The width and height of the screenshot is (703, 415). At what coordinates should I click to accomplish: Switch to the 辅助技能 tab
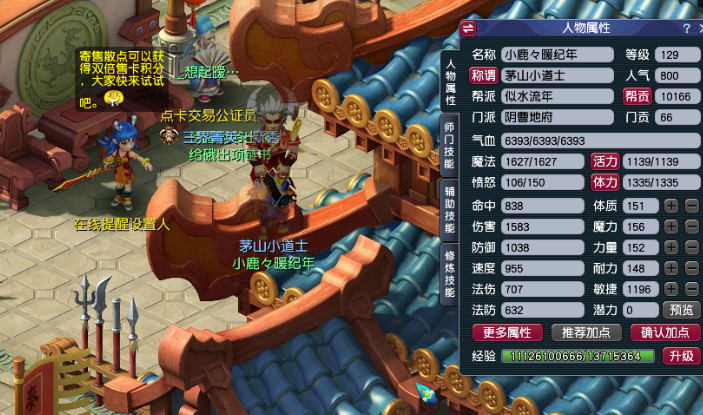(x=449, y=211)
